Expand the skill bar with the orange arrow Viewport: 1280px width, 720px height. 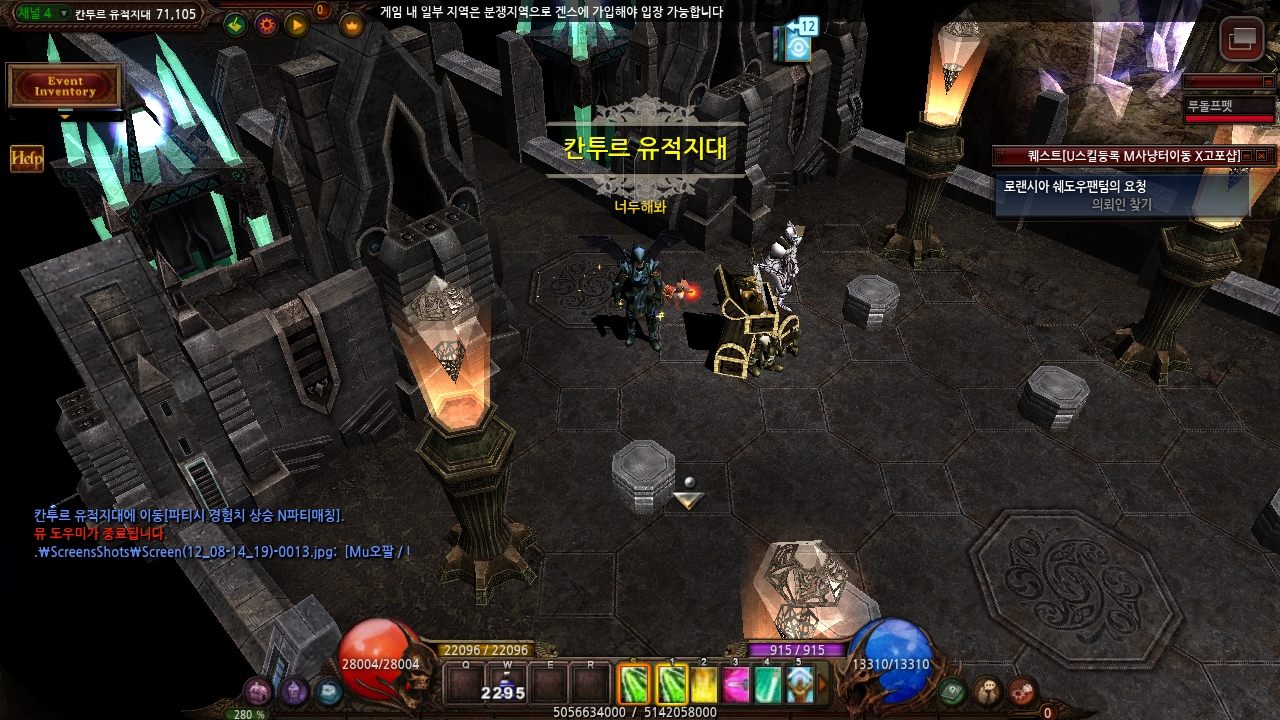coord(823,685)
